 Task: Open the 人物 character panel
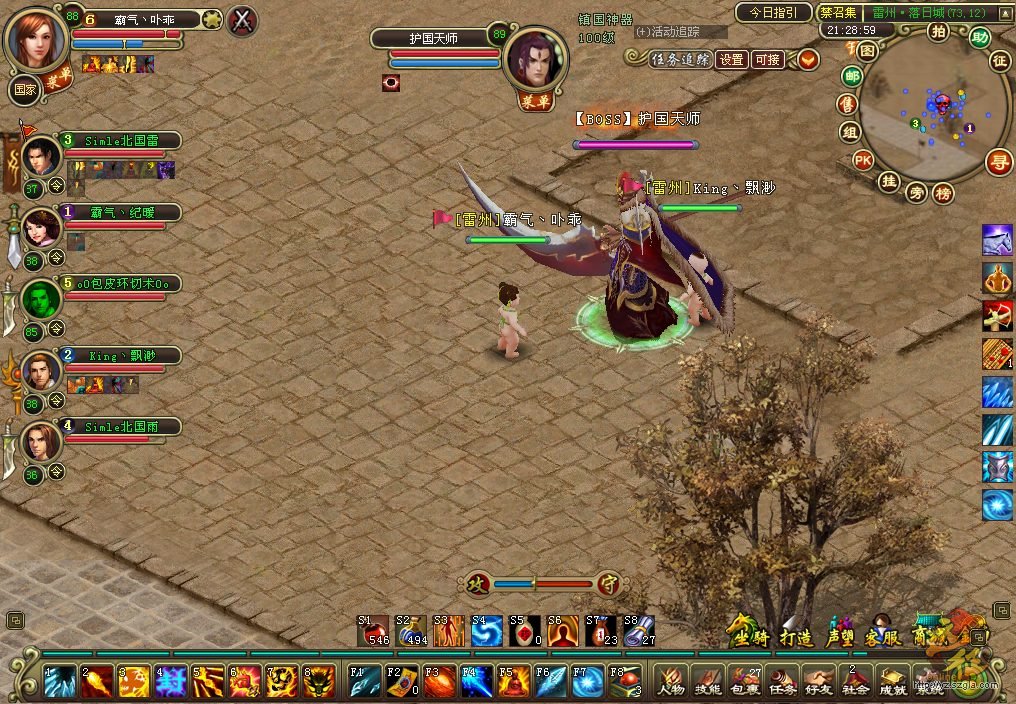coord(670,681)
